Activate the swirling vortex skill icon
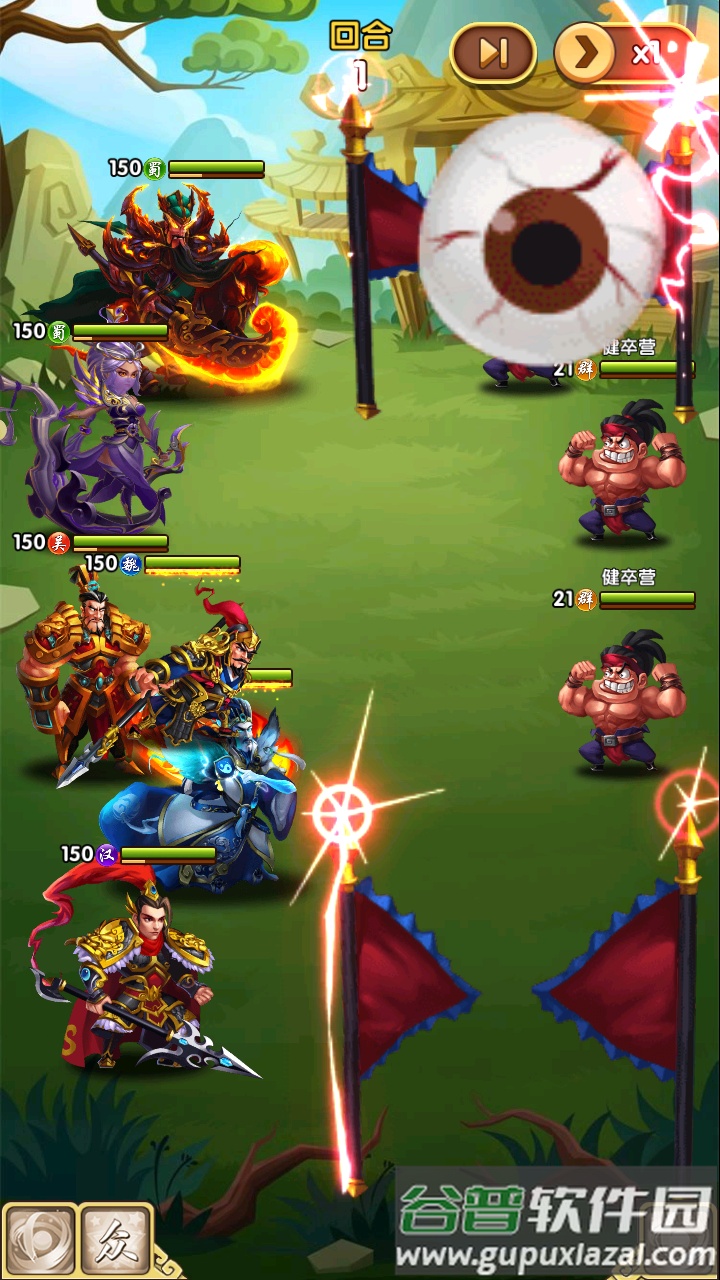Screen dimensions: 720x1280 [x=38, y=1241]
